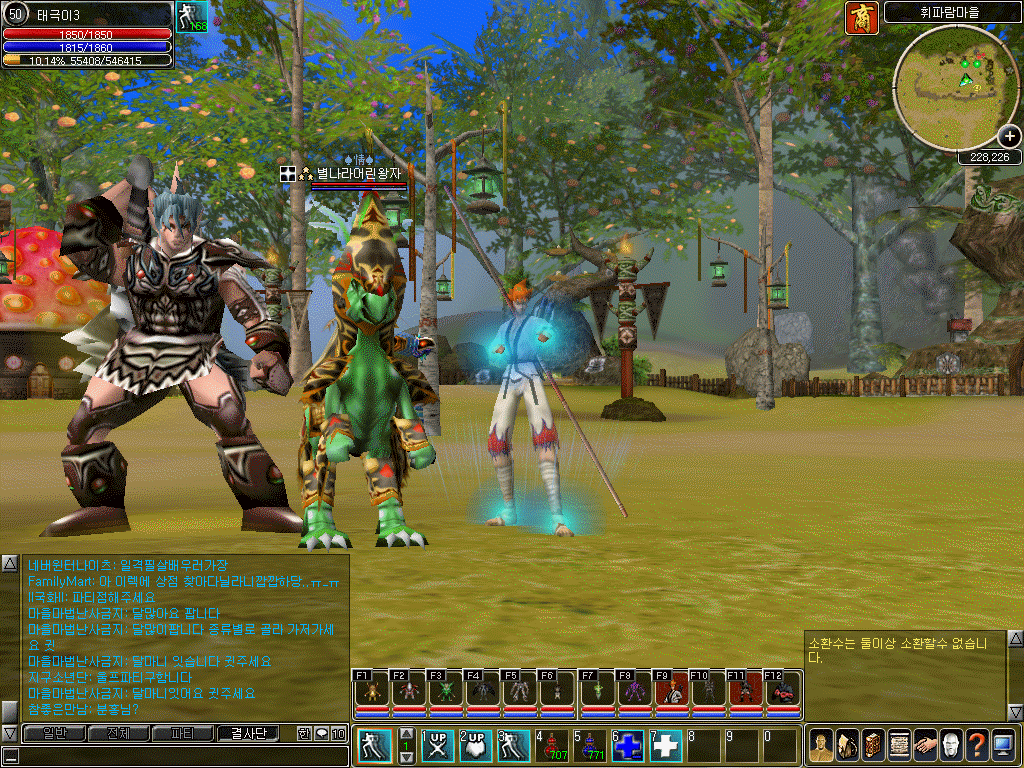Open system options via monitor icon
Screen dimensions: 1024x768
tap(1002, 745)
